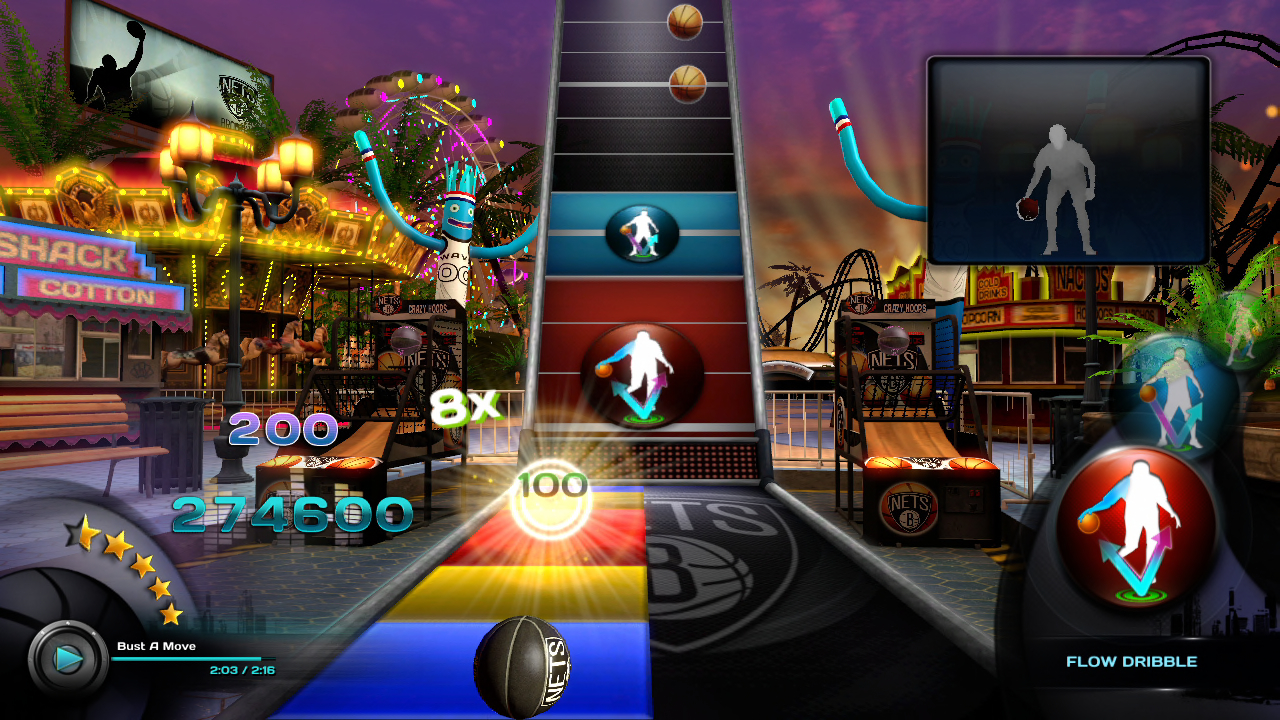Select the large red move icon above the Flow Dribble label
Viewport: 1280px width, 720px height.
pyautogui.click(x=1136, y=526)
